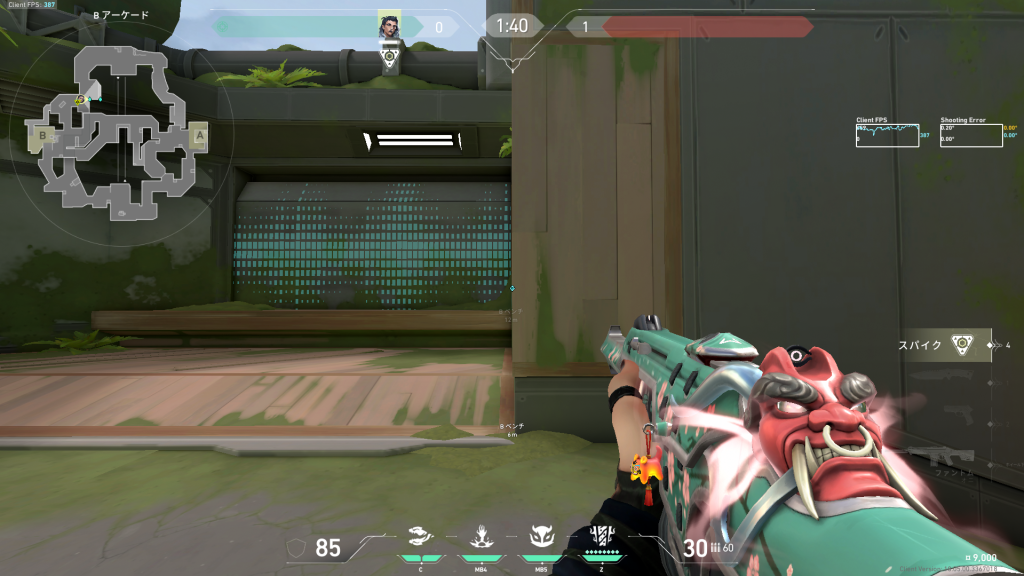
Task: Click the agent portrait in top bar
Action: click(x=390, y=26)
